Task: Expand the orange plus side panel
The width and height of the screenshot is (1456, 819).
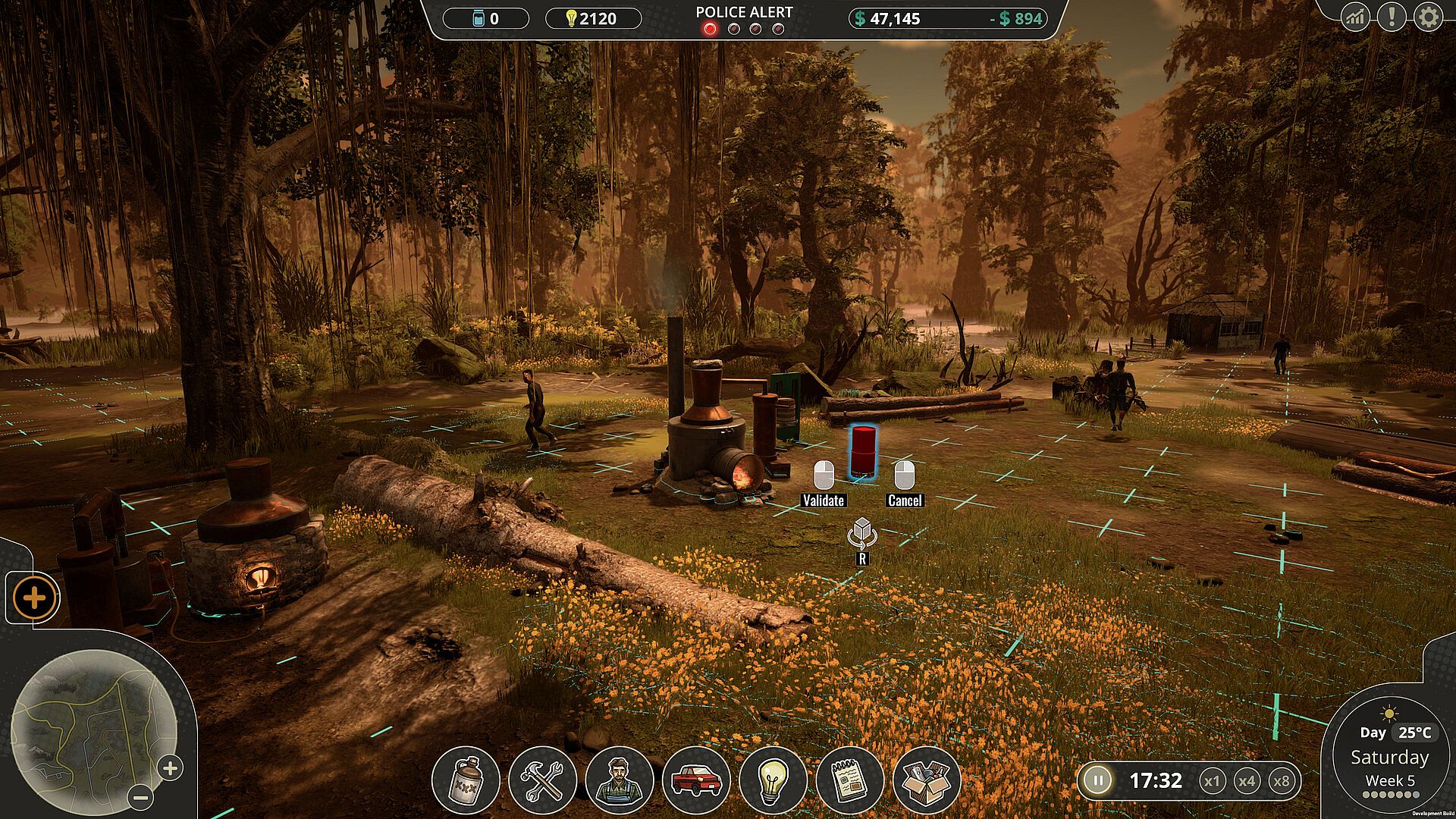Action: (x=34, y=598)
